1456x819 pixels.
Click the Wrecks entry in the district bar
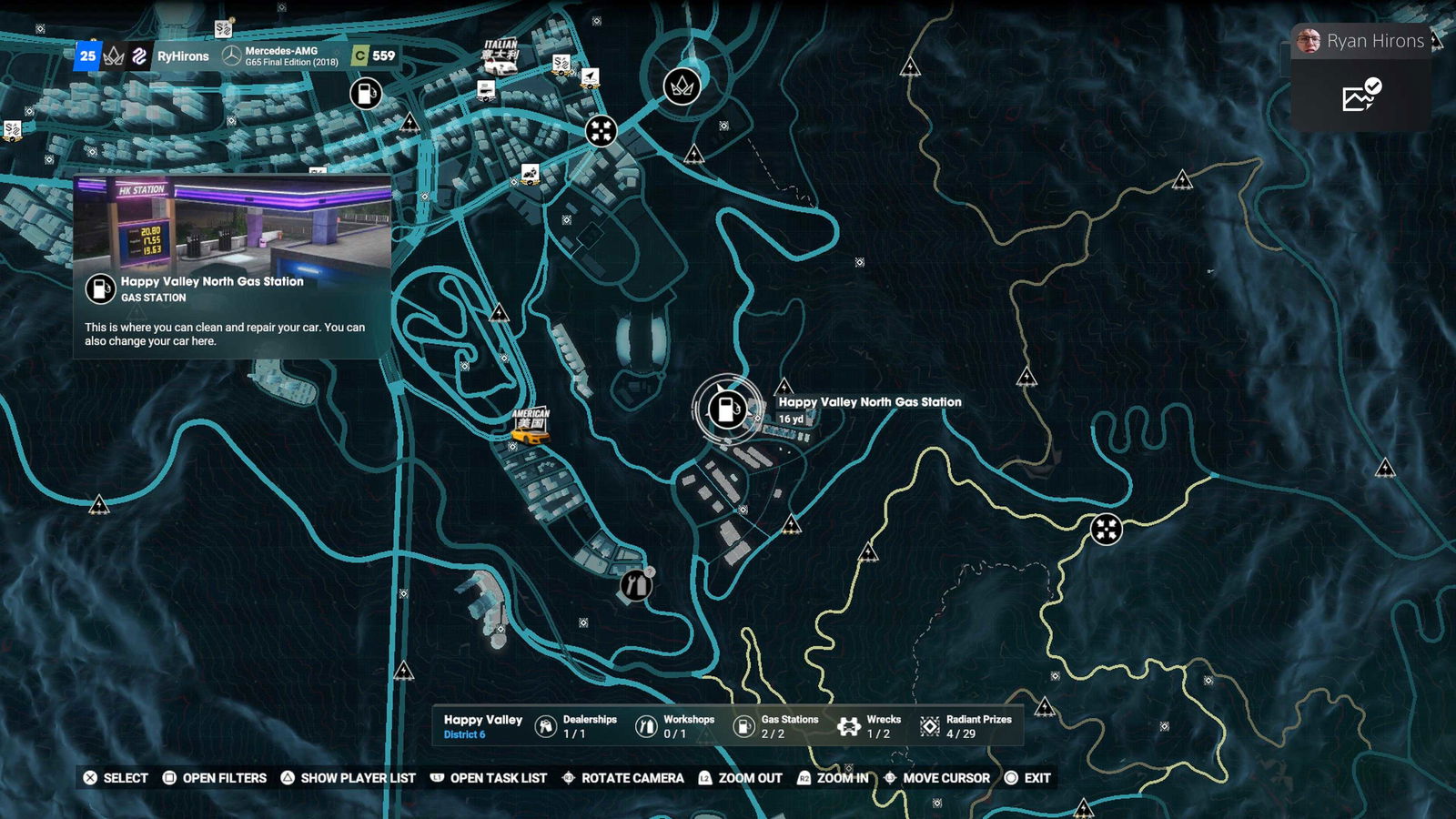click(869, 726)
